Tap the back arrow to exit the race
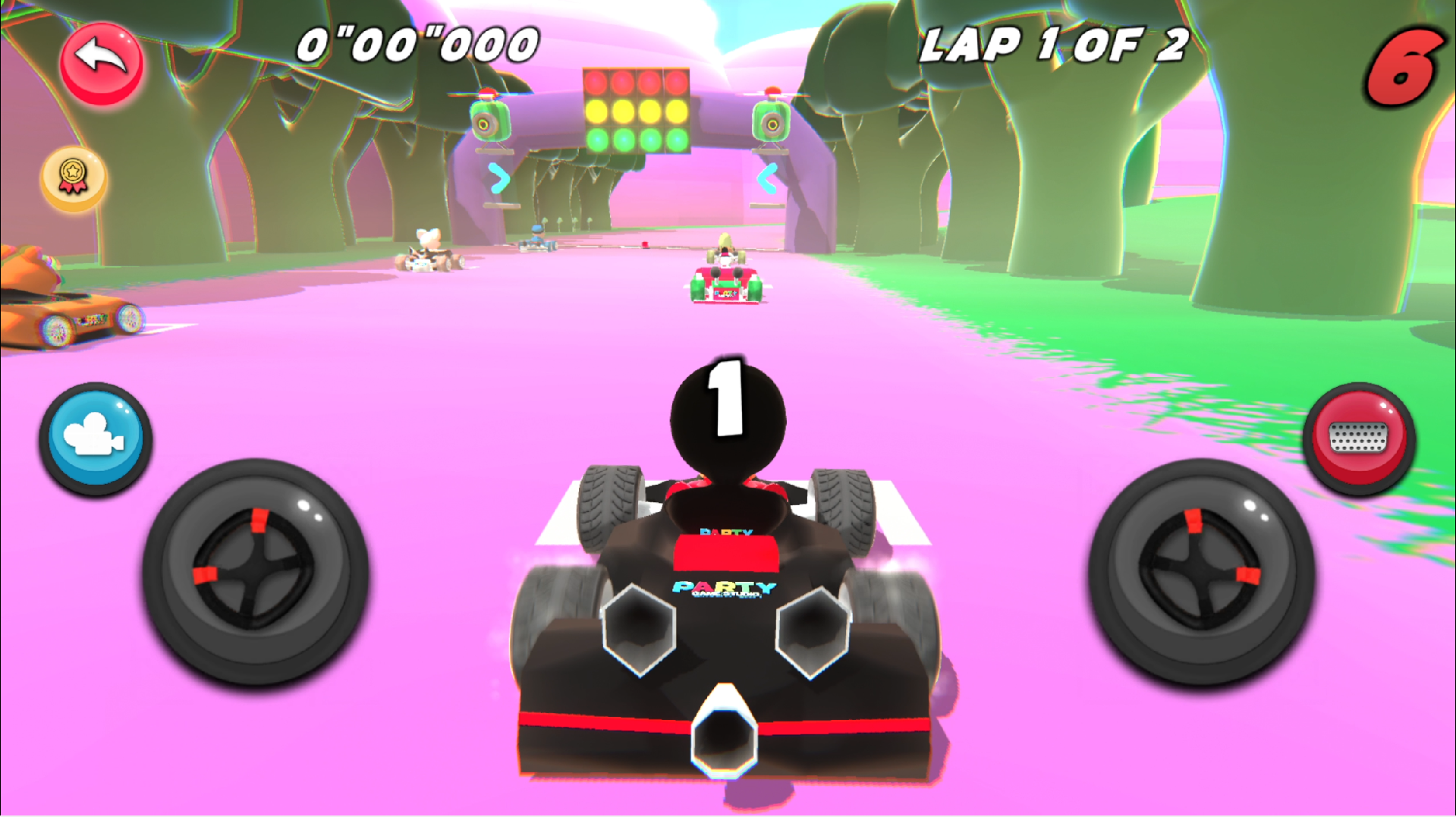 [x=101, y=64]
